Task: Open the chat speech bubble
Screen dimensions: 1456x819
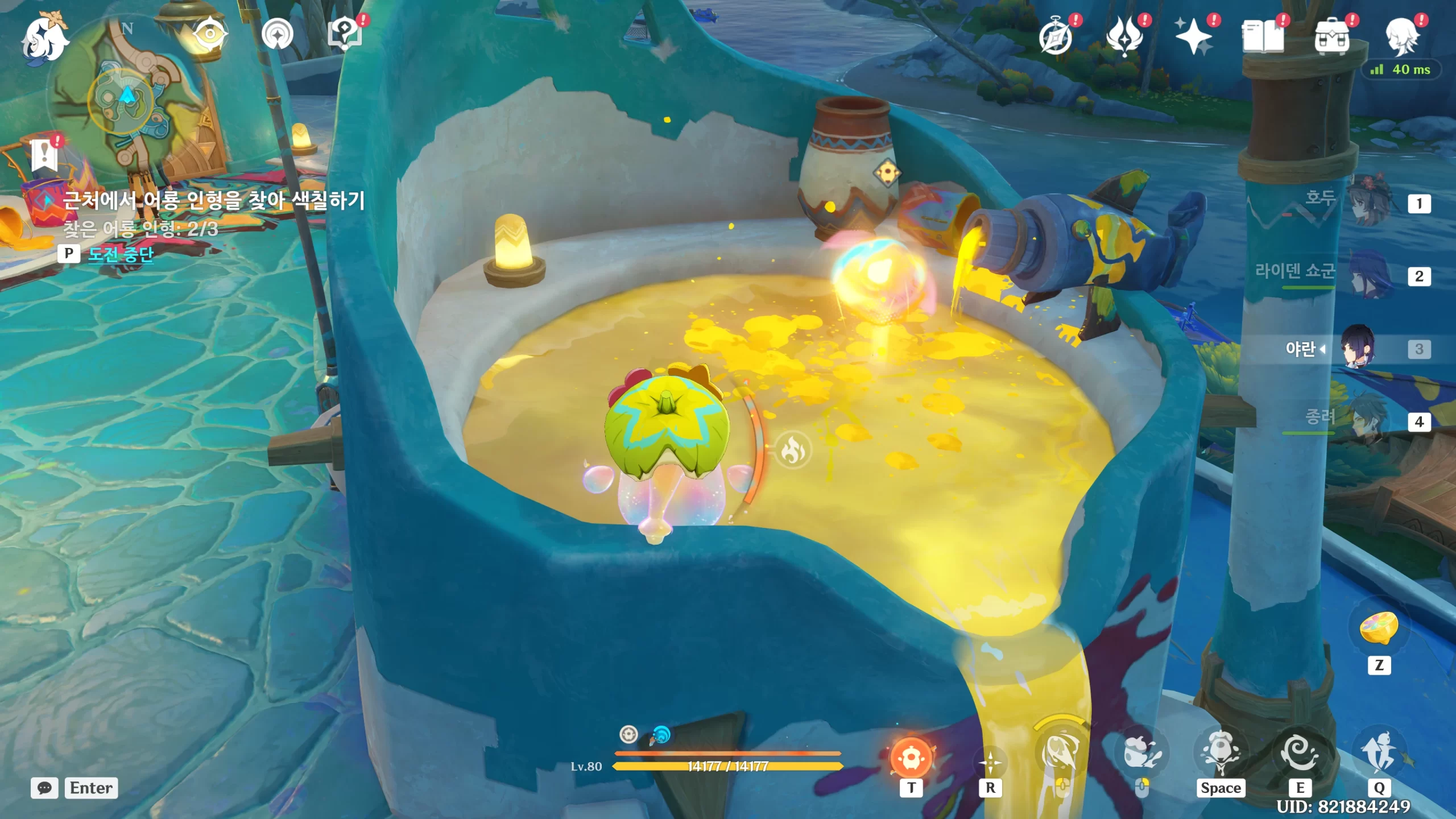Action: pos(44,788)
